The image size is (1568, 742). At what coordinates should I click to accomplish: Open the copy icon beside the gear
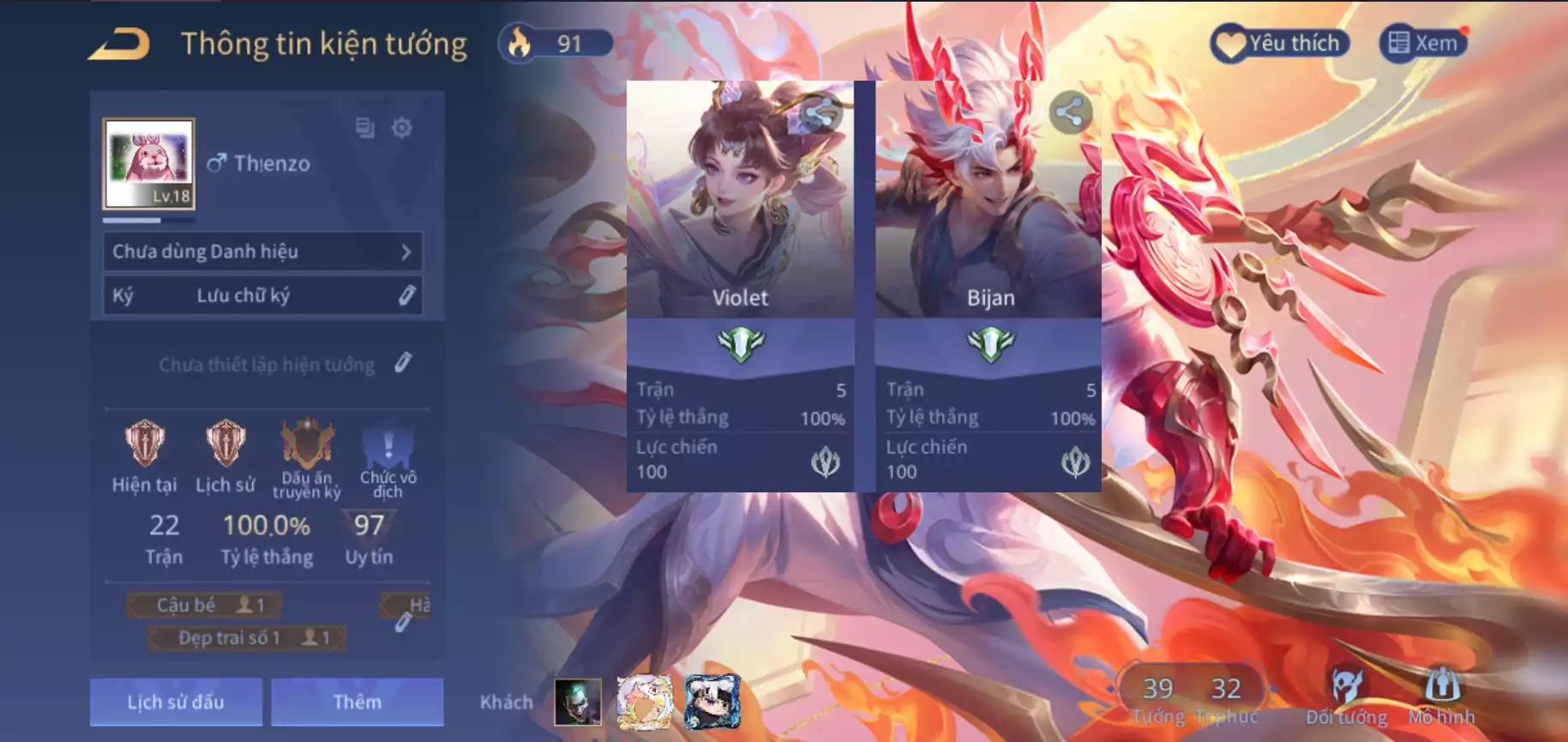[x=364, y=128]
